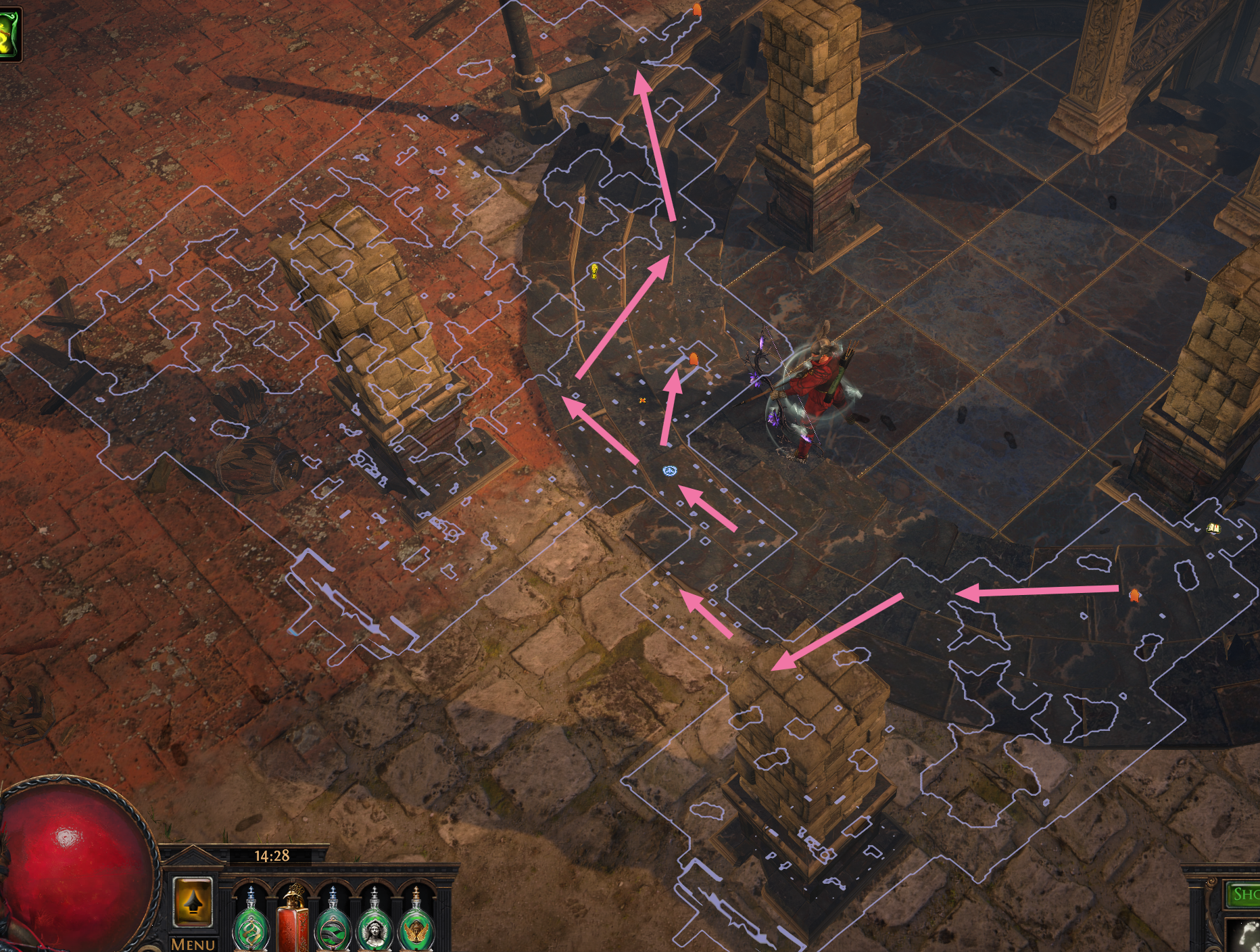This screenshot has height=952, width=1260.
Task: Open the green Shop button
Action: pos(1243,895)
